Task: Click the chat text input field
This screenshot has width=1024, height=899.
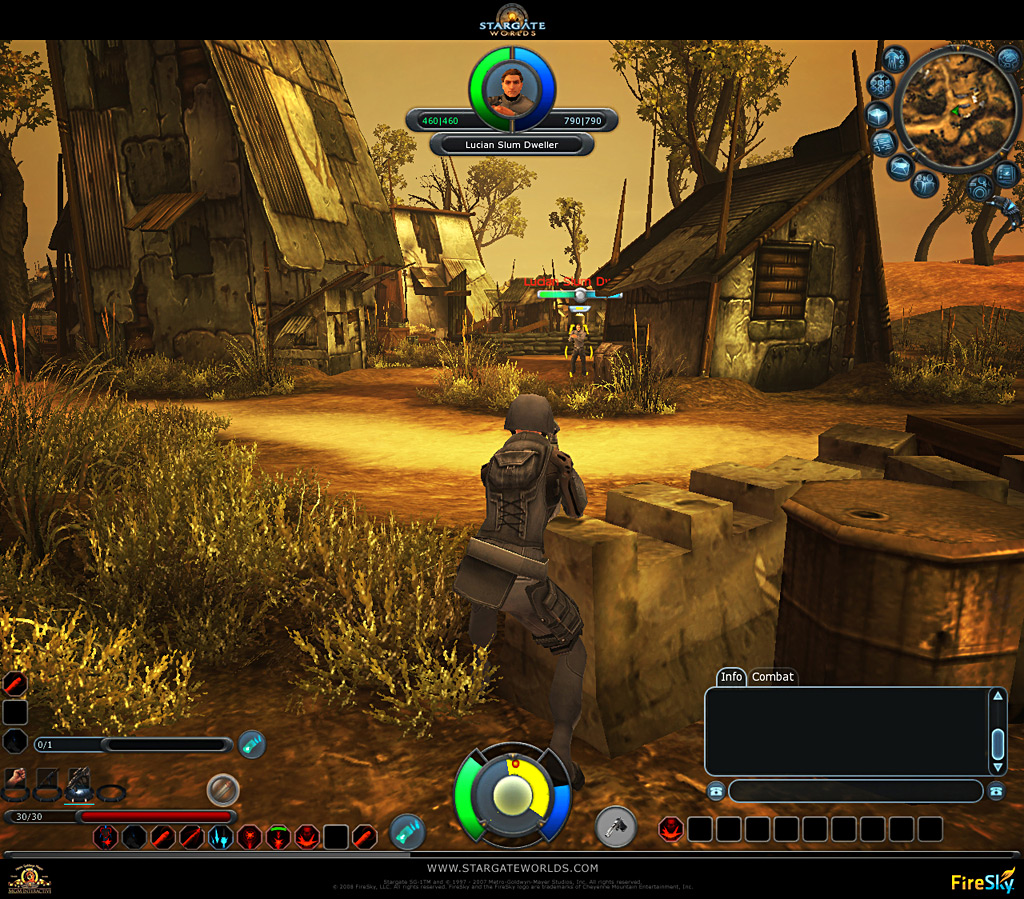Action: [855, 791]
